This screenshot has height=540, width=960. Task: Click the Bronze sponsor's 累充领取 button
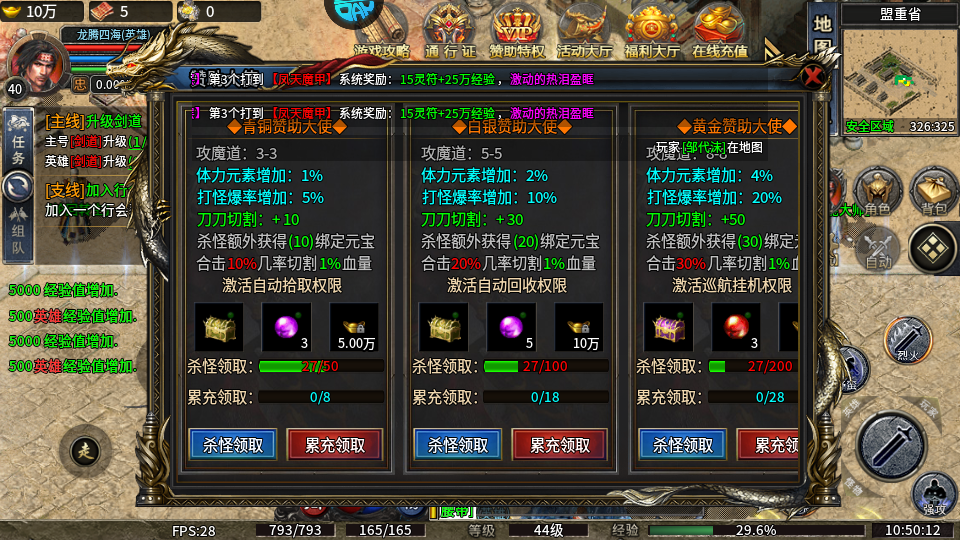coord(335,445)
